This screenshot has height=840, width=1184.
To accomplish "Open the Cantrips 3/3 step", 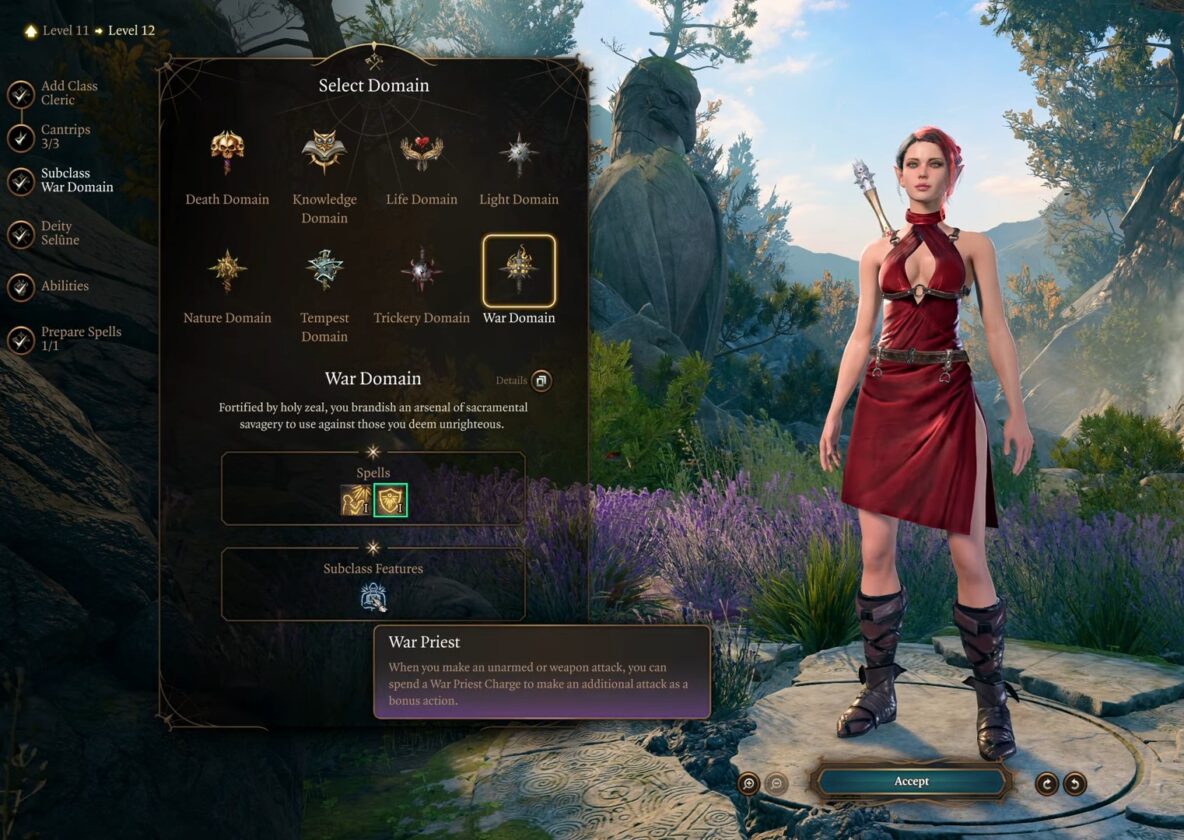I will tap(21, 138).
